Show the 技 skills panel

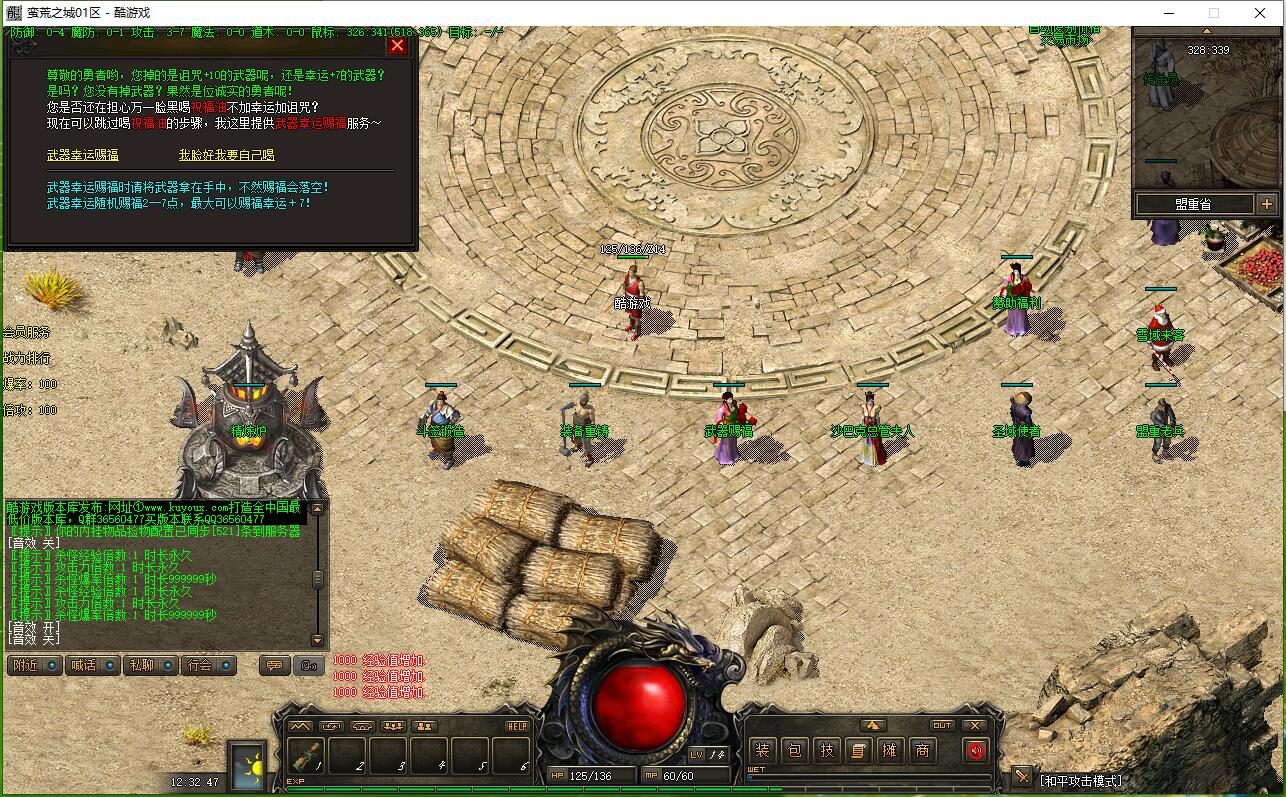point(827,750)
